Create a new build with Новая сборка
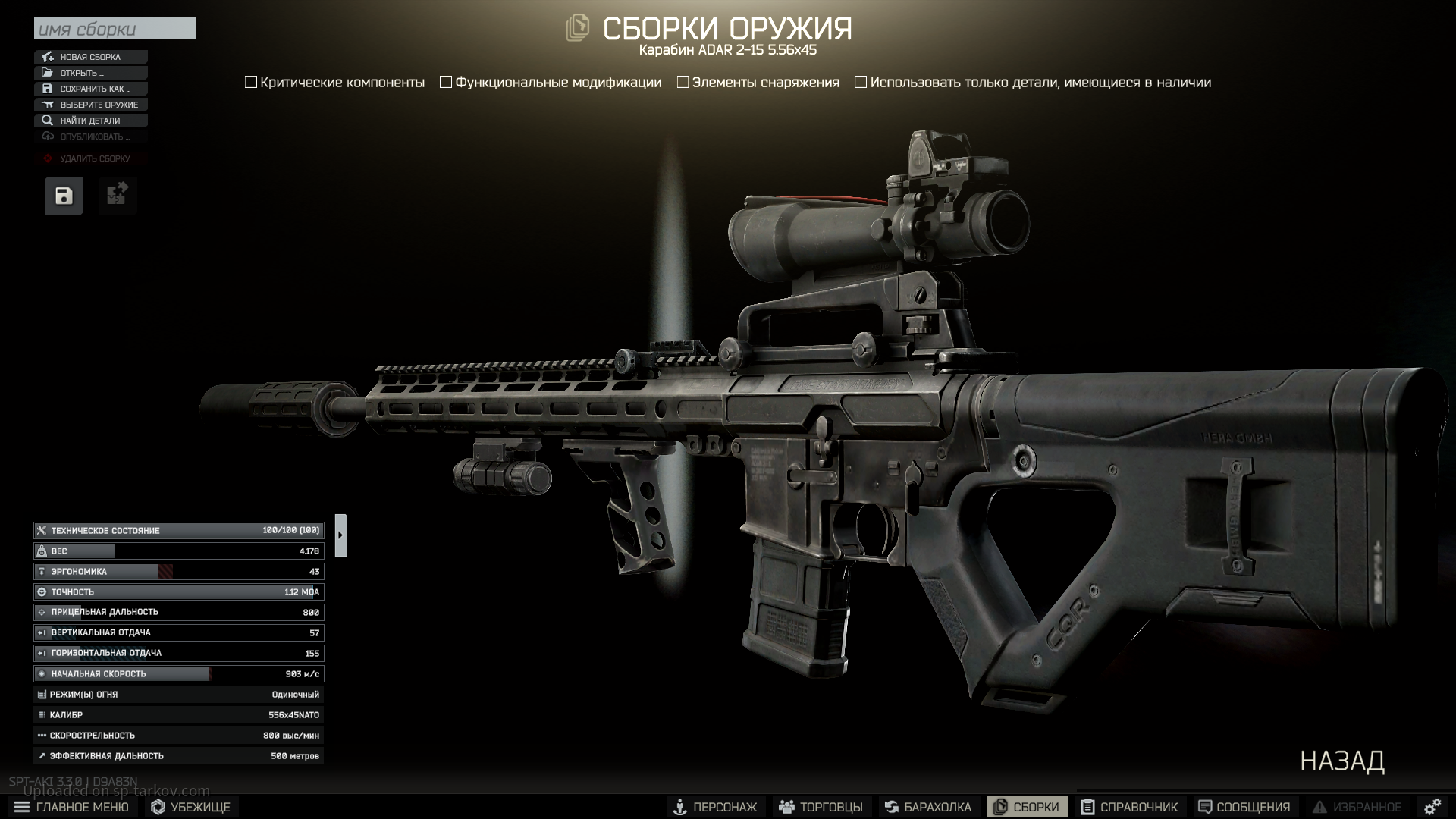1456x819 pixels. coord(91,57)
